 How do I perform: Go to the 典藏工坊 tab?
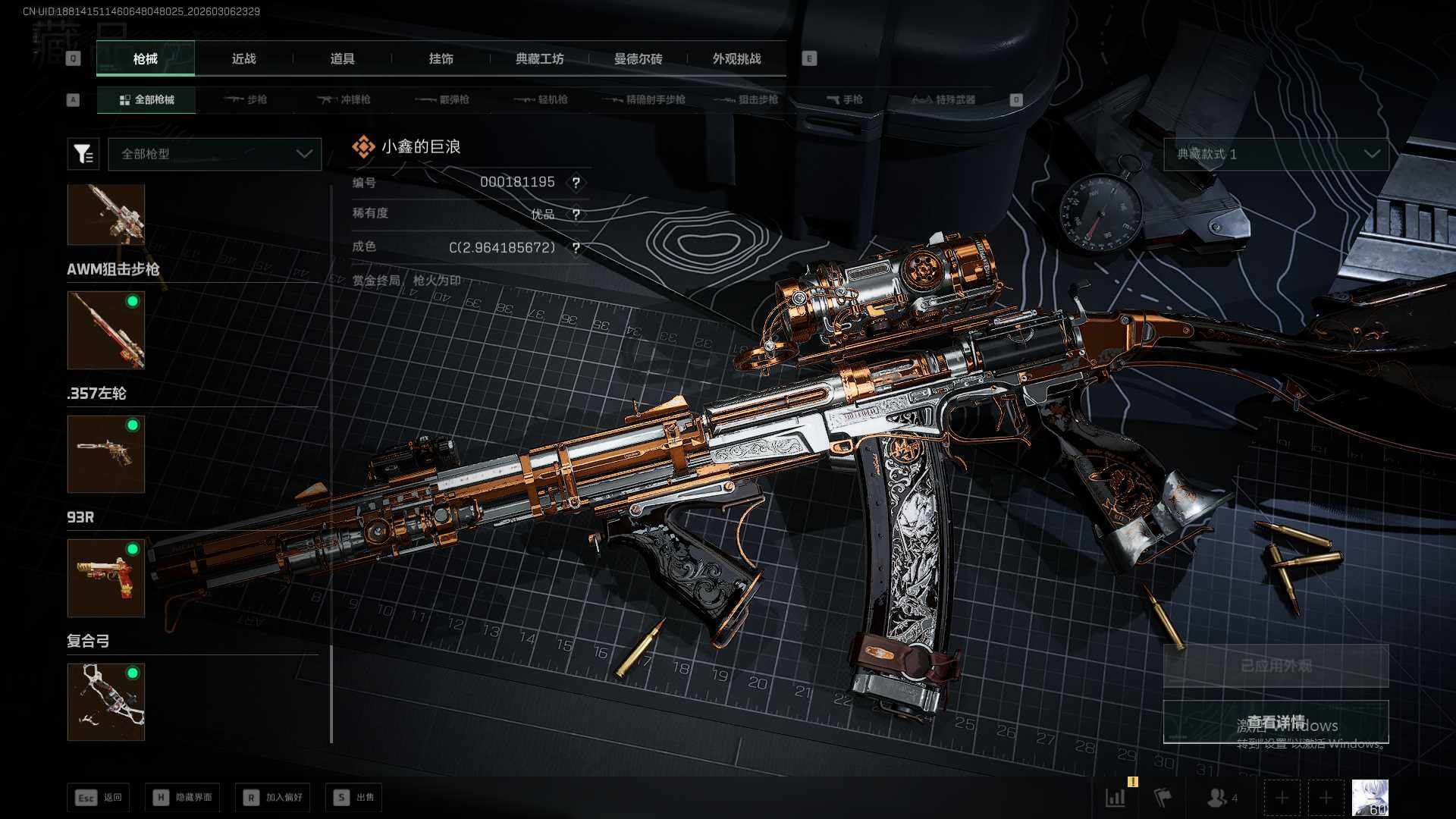click(x=539, y=59)
